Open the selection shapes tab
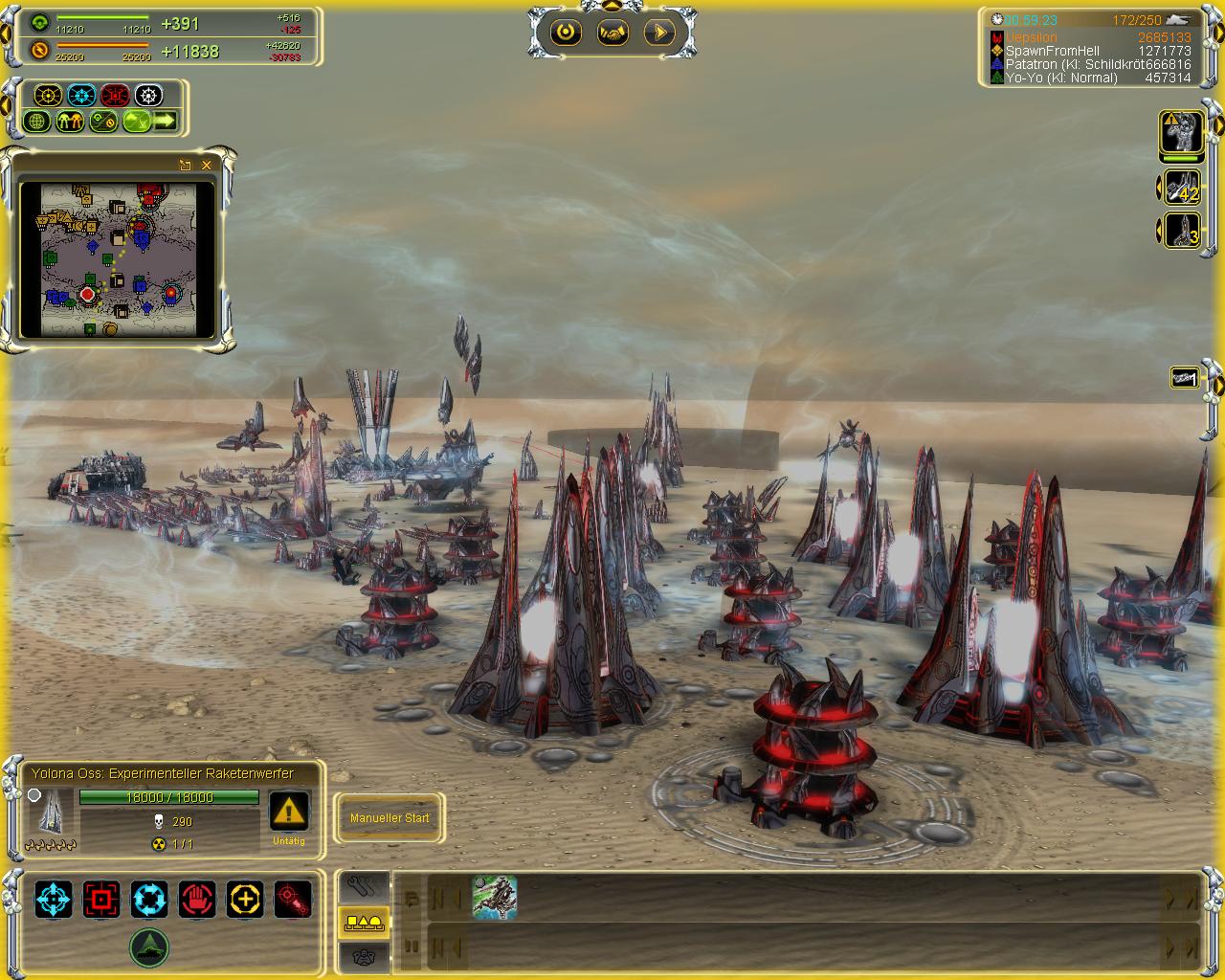Viewport: 1225px width, 980px height. coord(364,922)
